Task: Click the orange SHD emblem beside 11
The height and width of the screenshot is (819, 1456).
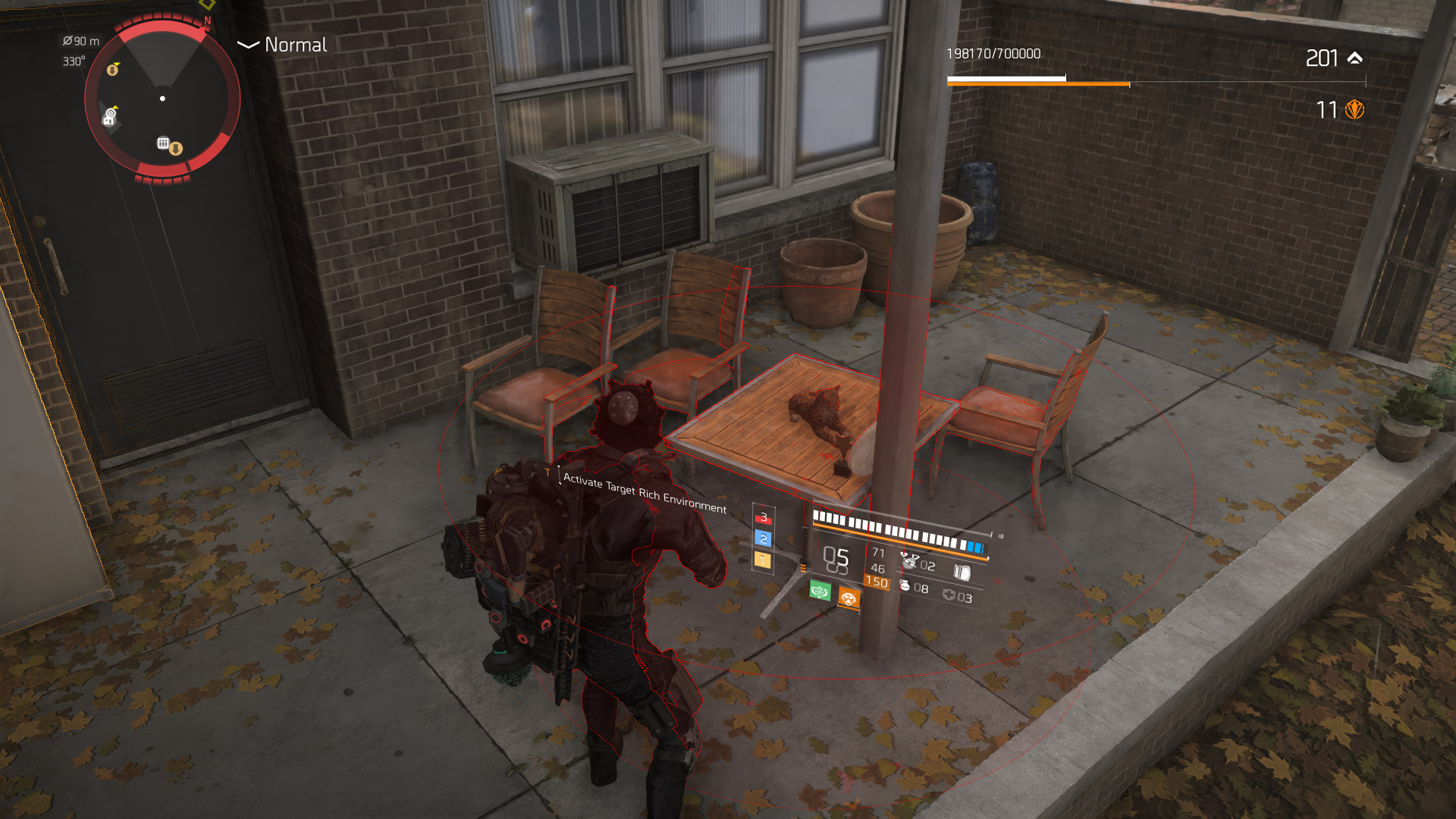Action: 1354,110
